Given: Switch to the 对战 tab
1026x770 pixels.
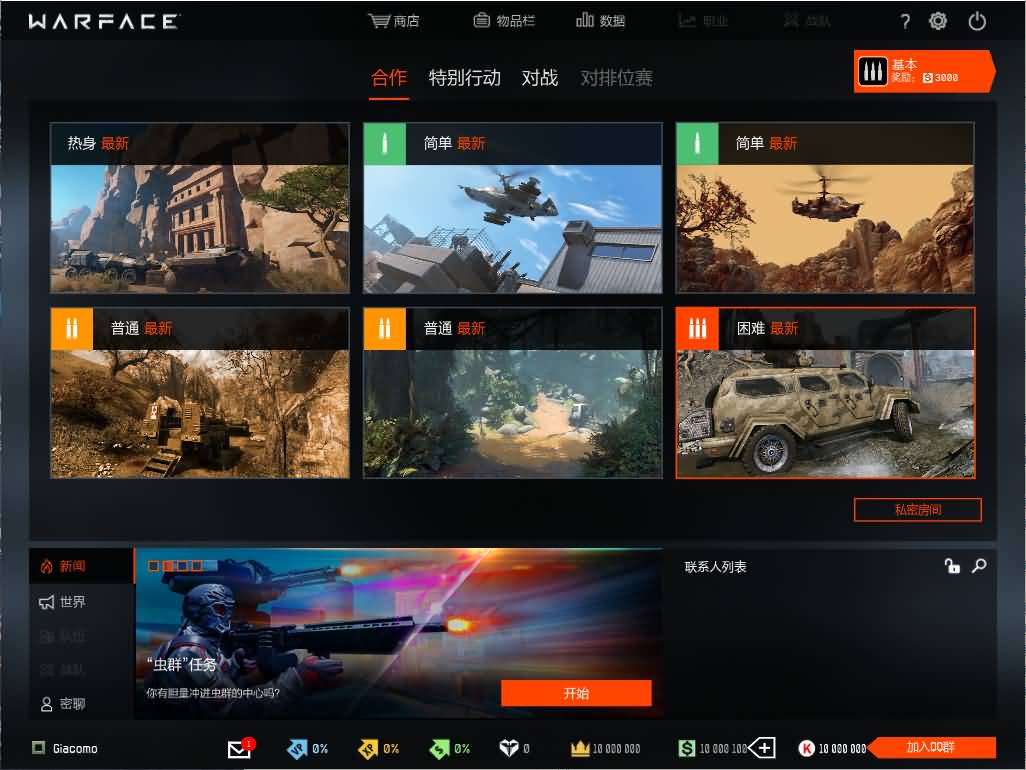Looking at the screenshot, I should [x=540, y=78].
